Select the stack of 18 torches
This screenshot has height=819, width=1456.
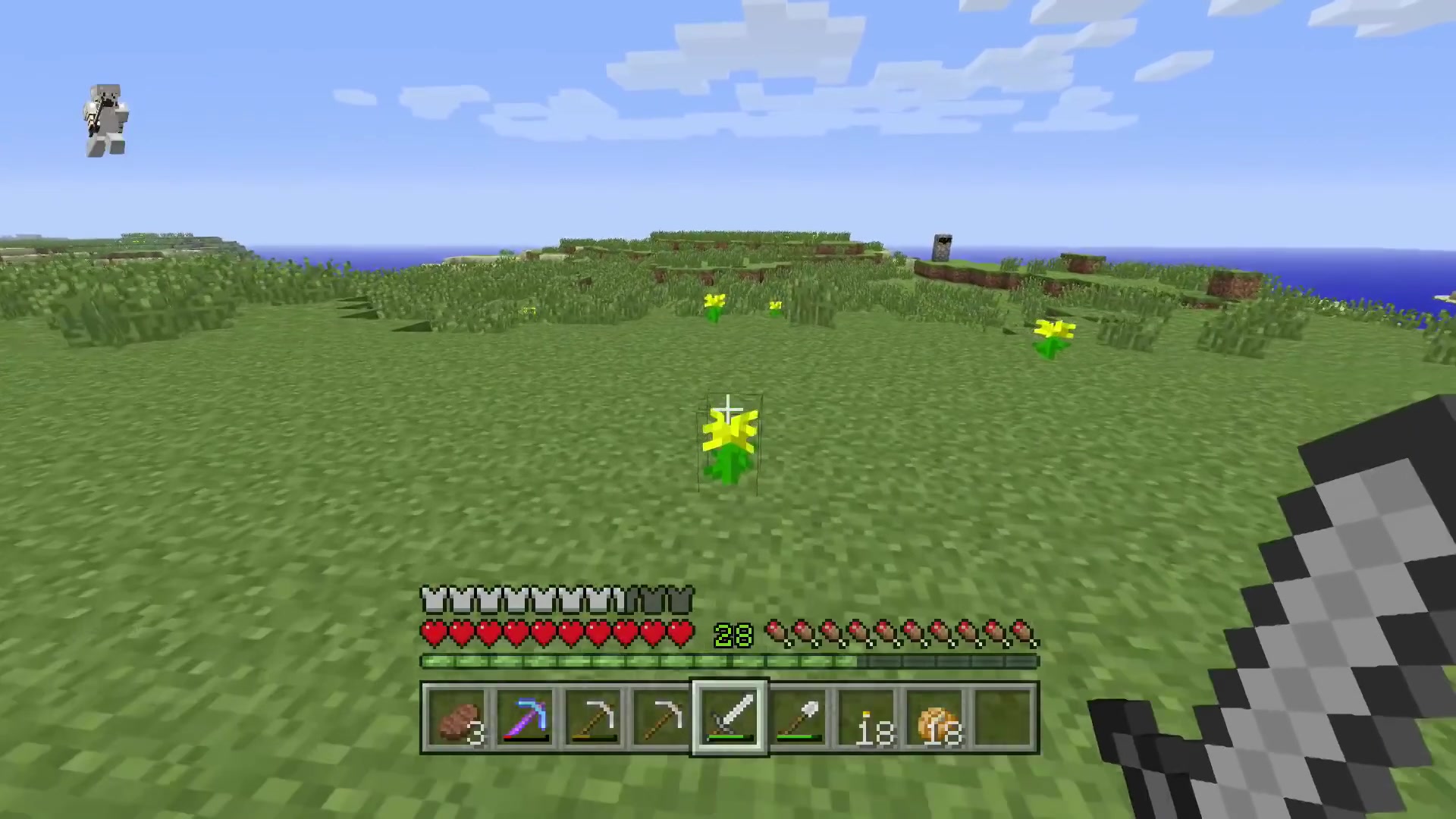(x=867, y=718)
